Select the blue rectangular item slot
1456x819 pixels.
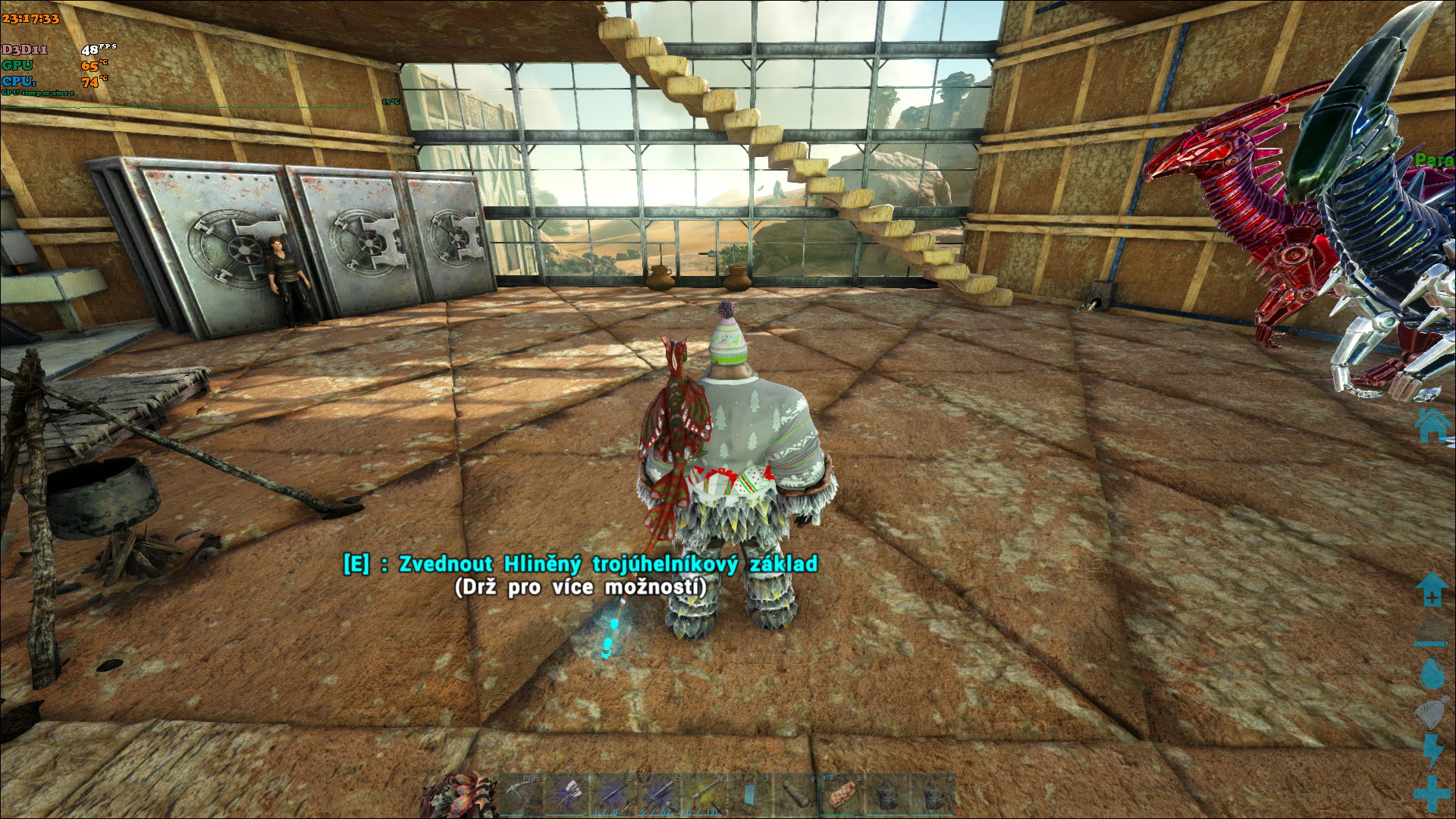(750, 795)
